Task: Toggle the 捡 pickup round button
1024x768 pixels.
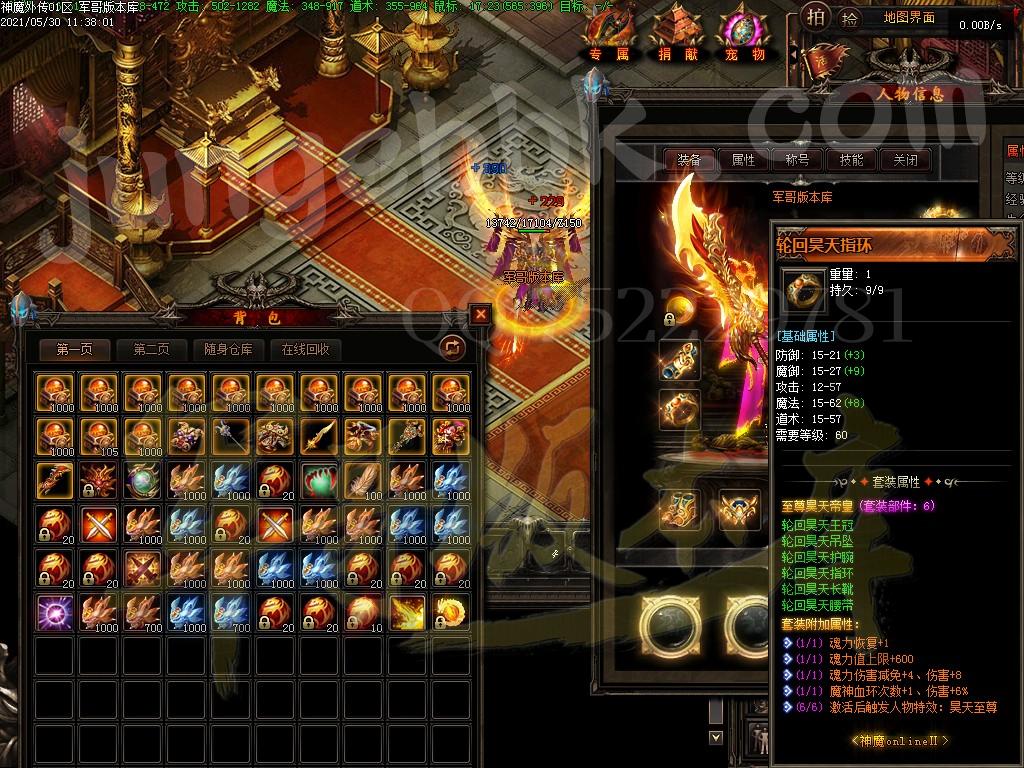Action: pyautogui.click(x=849, y=16)
